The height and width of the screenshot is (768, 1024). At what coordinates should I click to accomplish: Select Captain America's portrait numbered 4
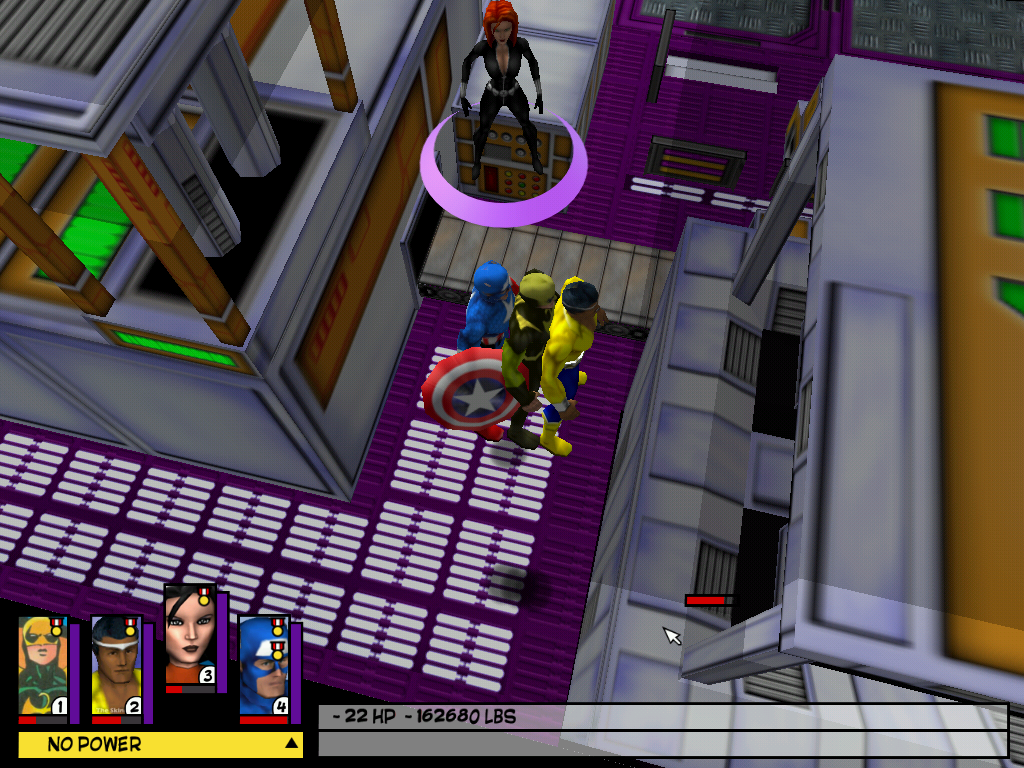(264, 666)
